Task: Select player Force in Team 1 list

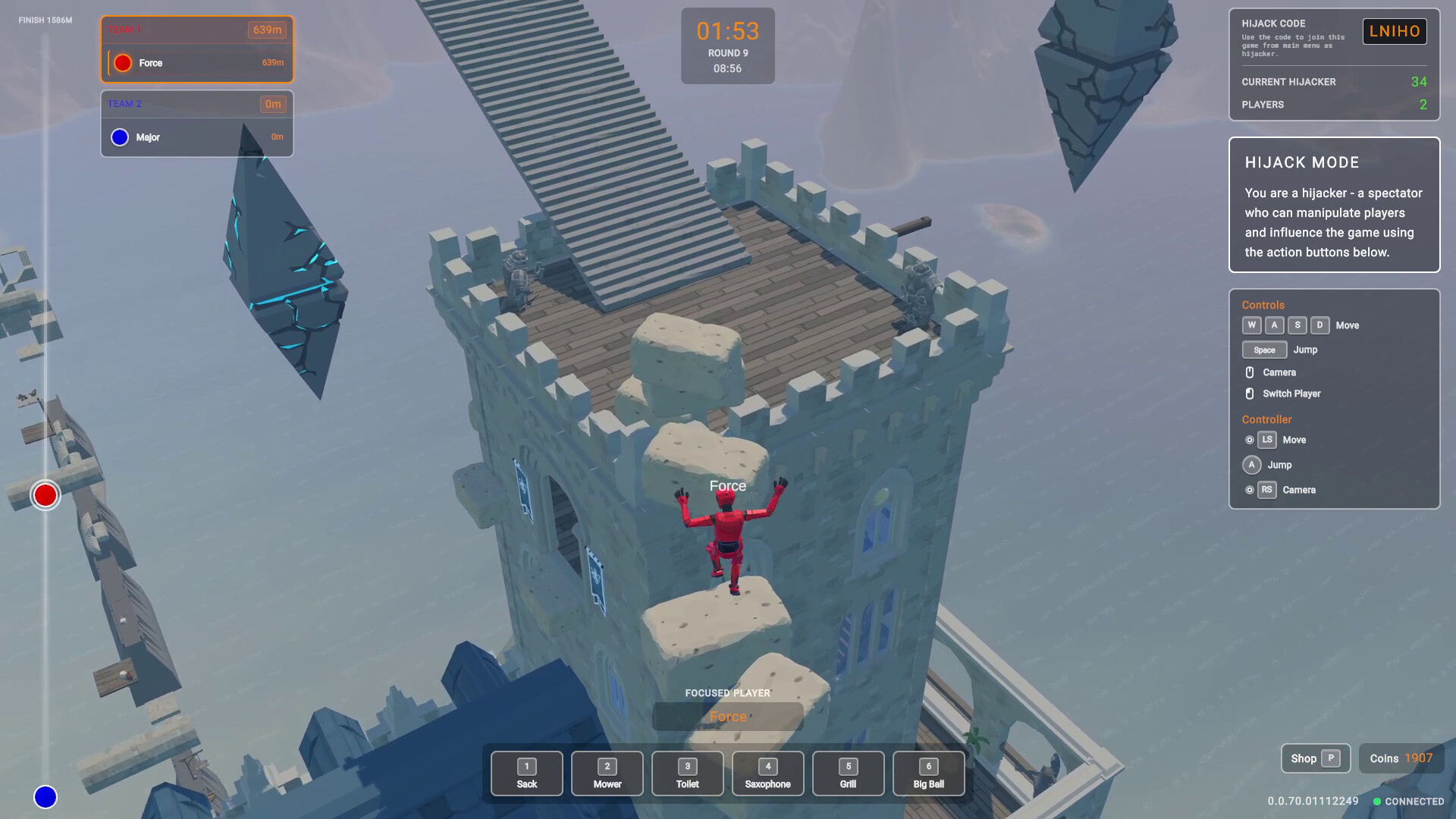Action: pos(197,63)
